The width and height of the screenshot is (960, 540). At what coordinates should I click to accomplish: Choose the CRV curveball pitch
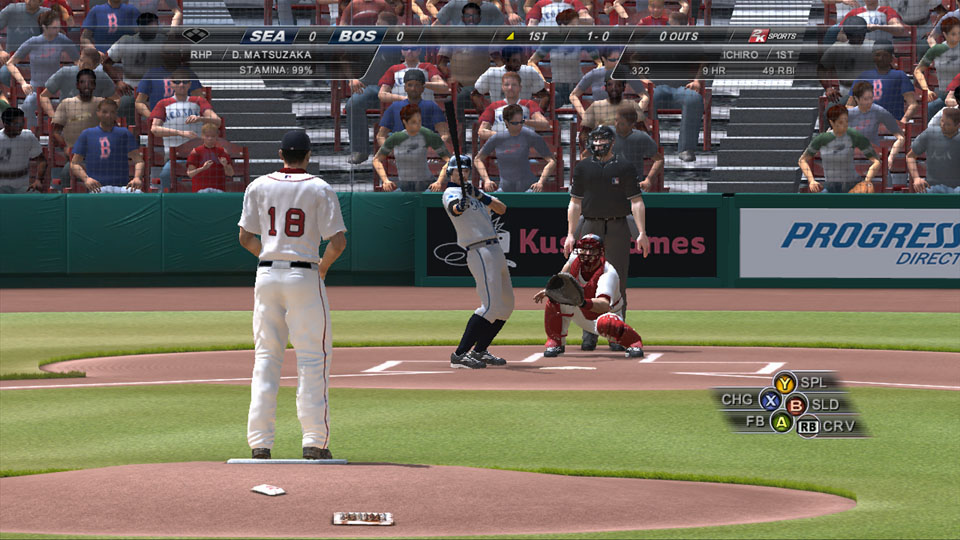[808, 427]
